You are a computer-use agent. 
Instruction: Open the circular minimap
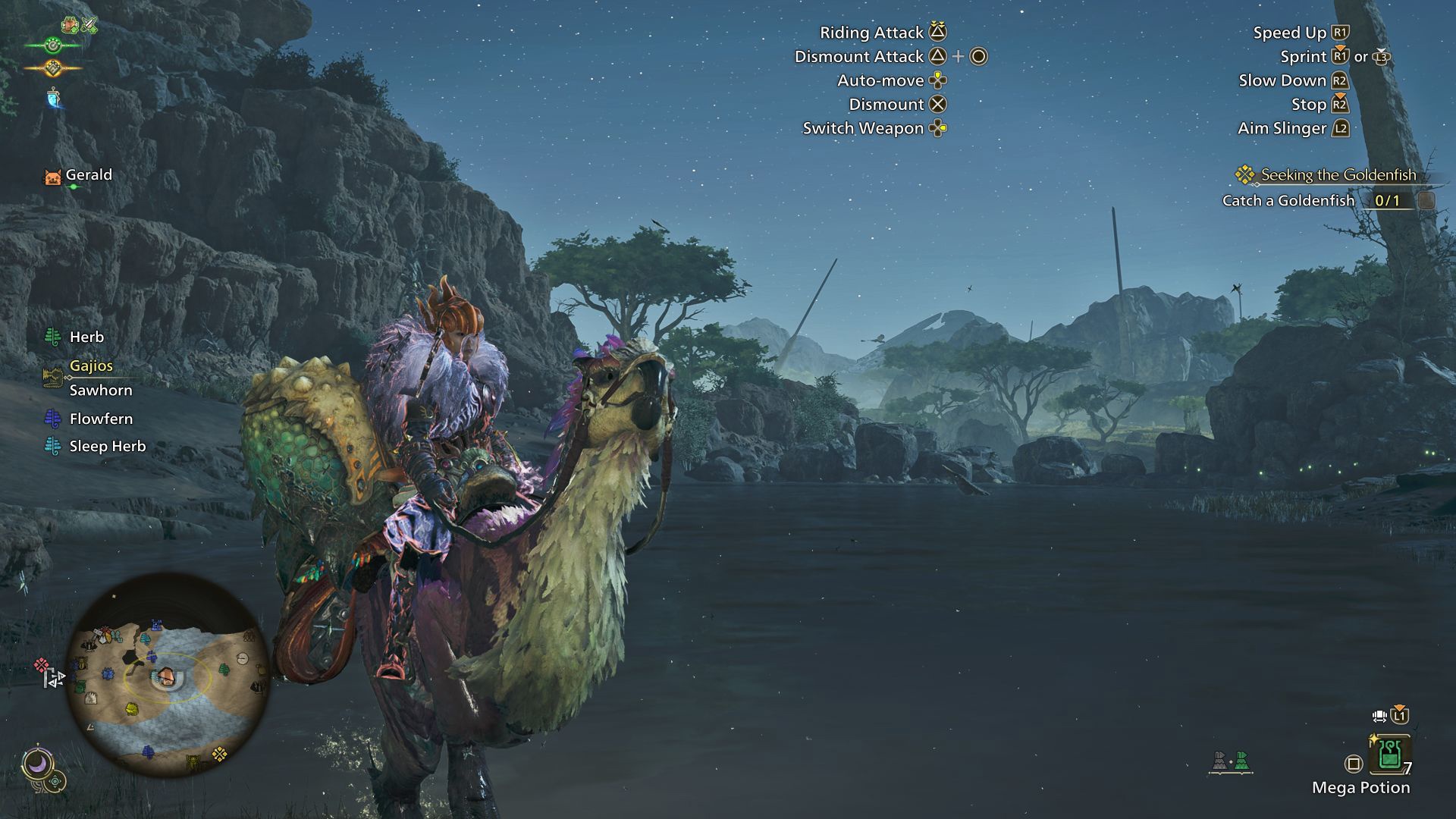tap(168, 675)
